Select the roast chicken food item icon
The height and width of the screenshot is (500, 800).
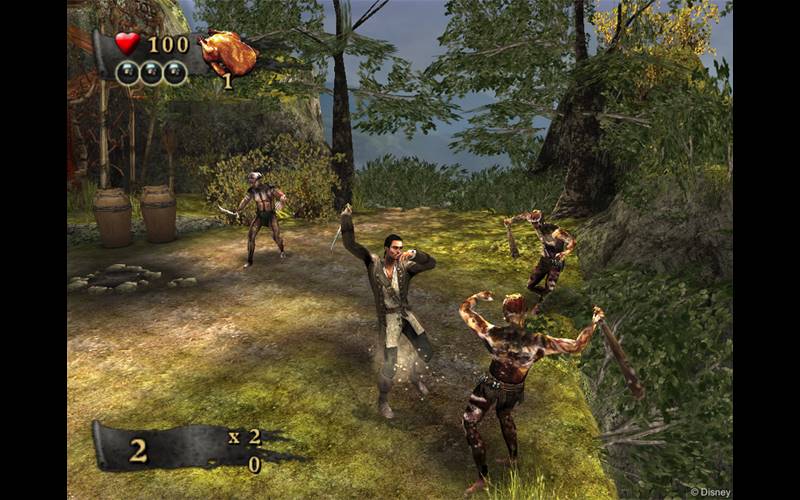(227, 52)
